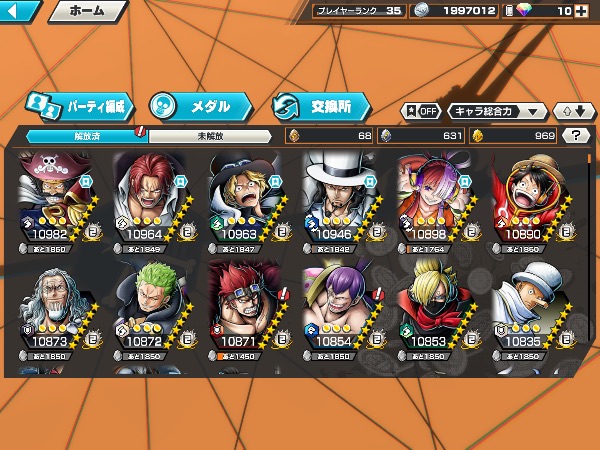
Task: Open the キャラ総合力 sort dropdown
Action: click(497, 111)
